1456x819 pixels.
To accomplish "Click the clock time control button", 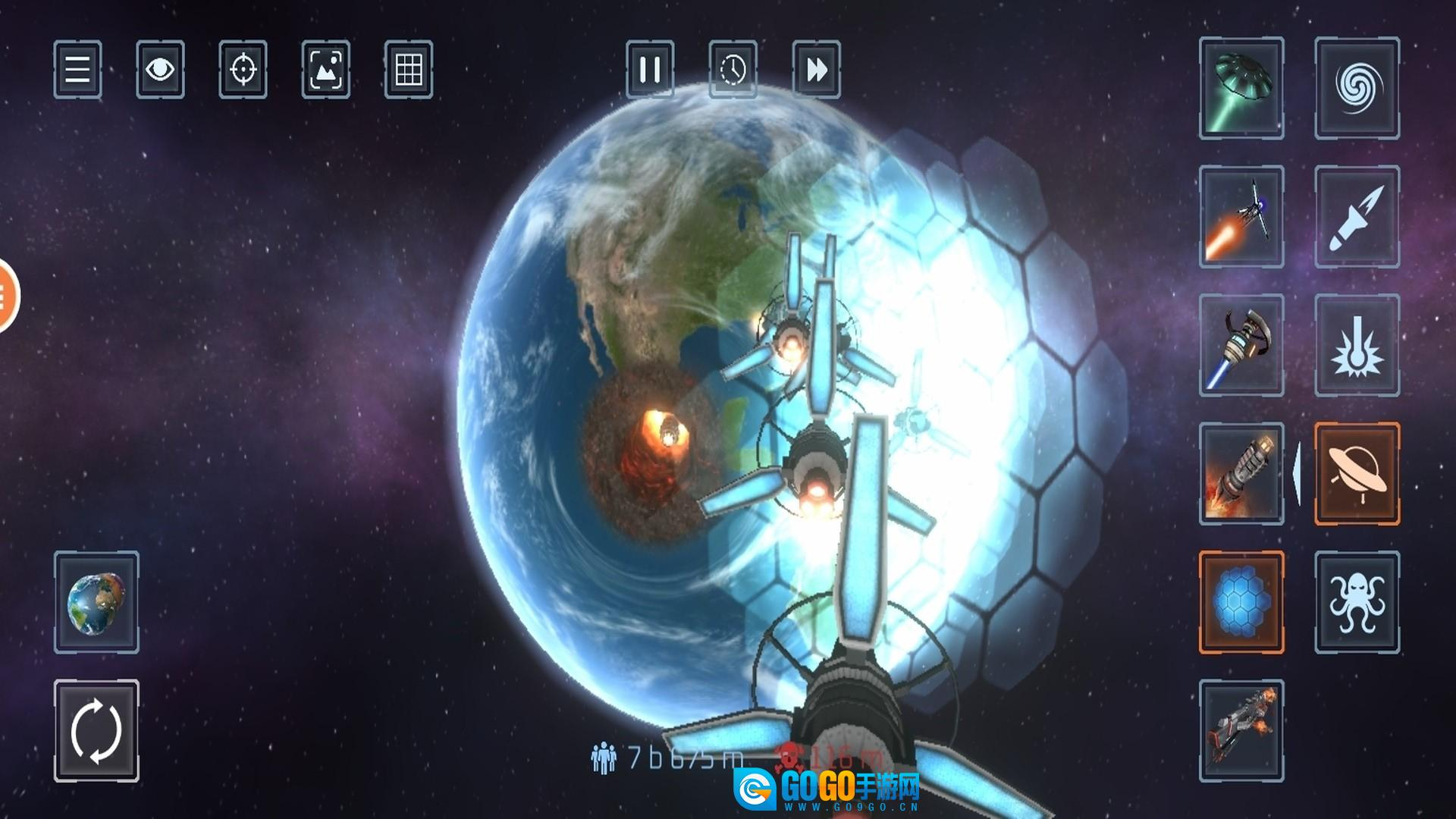I will pyautogui.click(x=733, y=70).
